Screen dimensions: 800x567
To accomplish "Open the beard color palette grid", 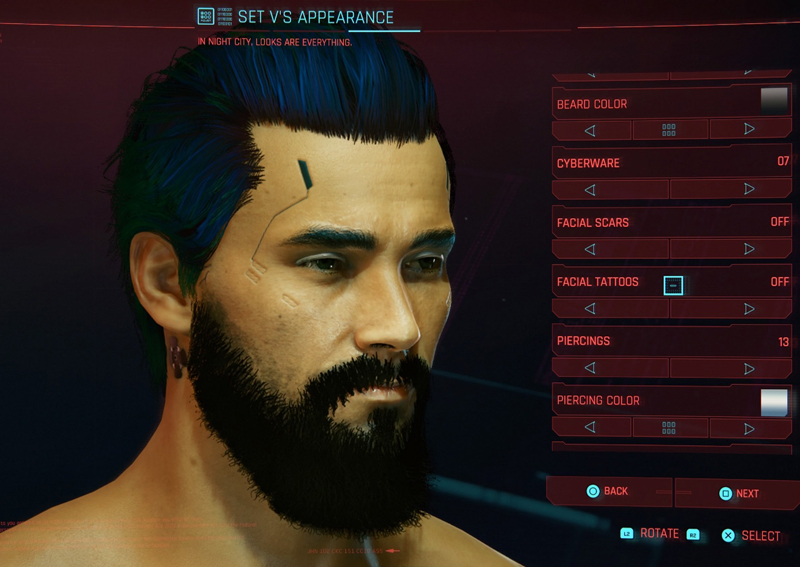I will click(669, 129).
